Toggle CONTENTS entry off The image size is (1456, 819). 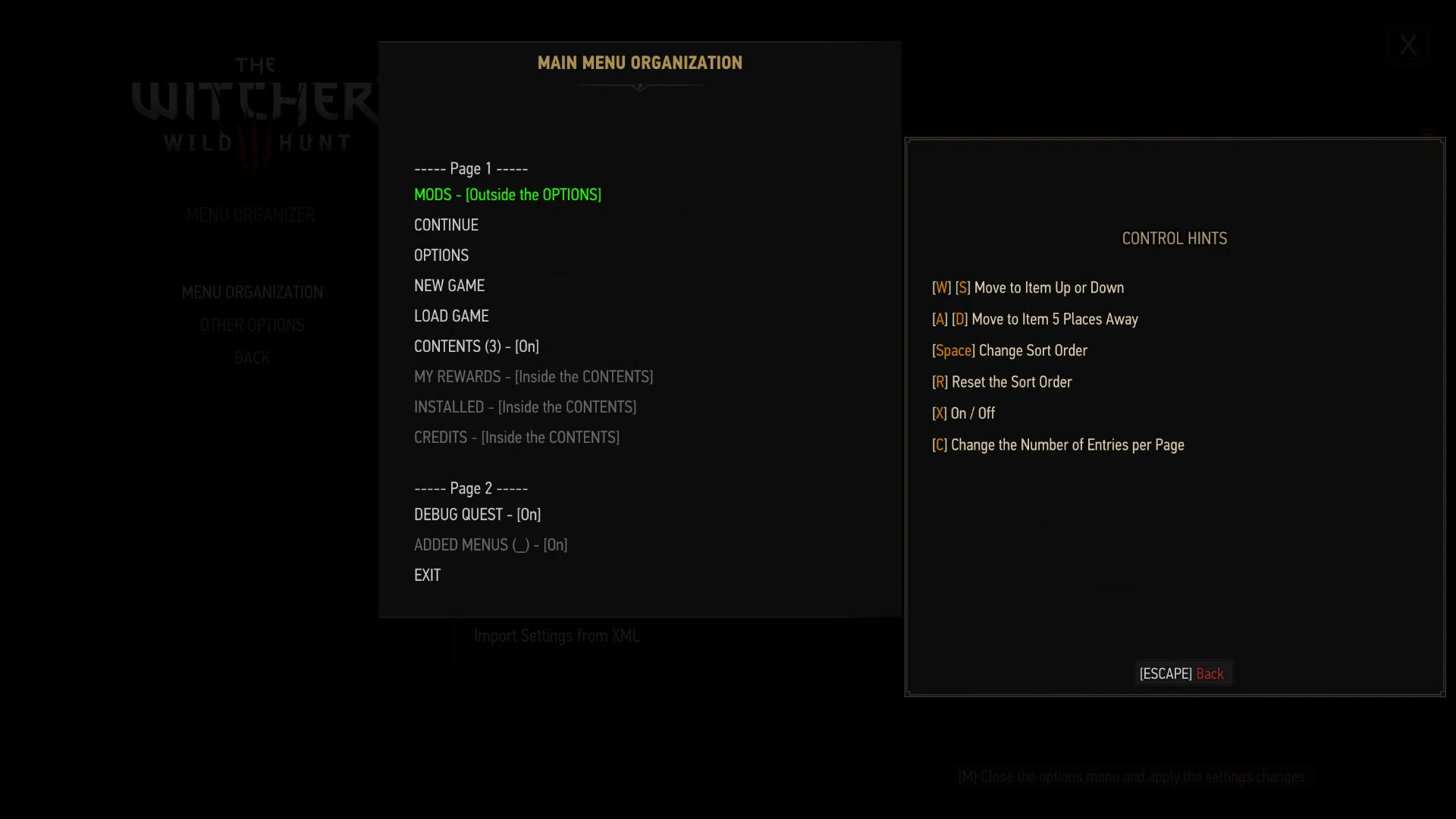[x=476, y=346]
